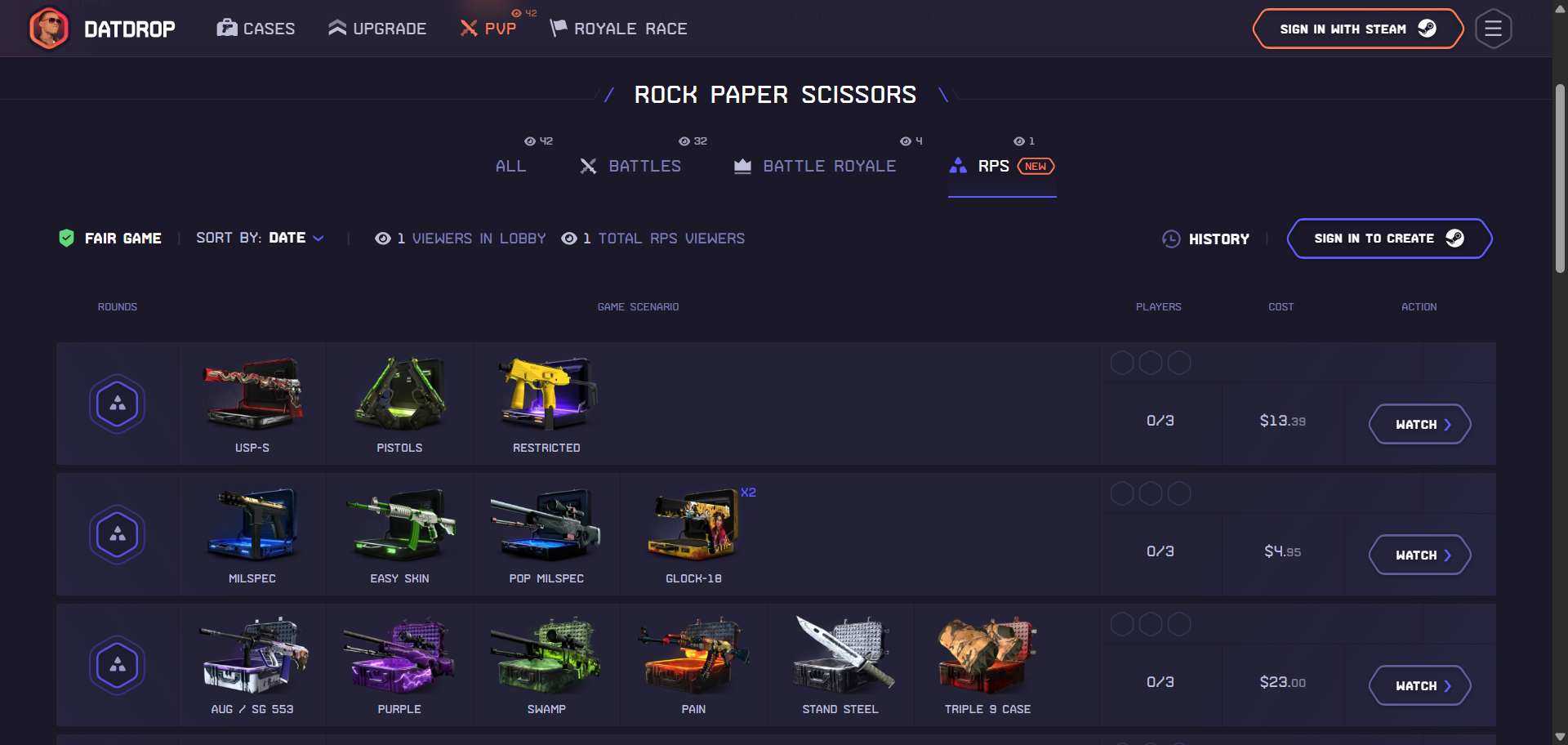
Task: Click the first empty player slot circle
Action: click(x=1122, y=362)
